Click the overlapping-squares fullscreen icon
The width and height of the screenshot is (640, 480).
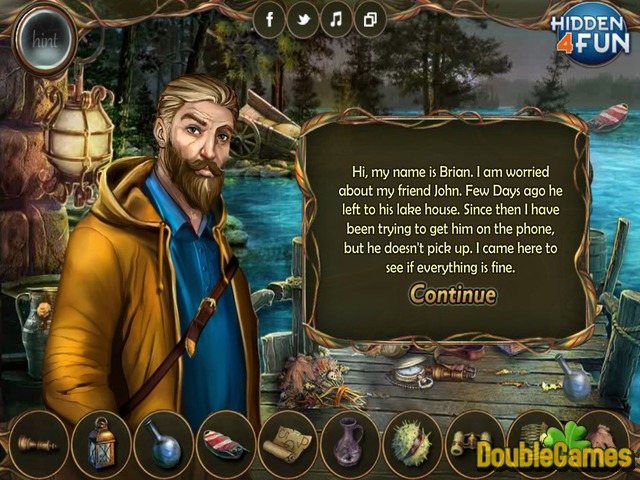(x=369, y=19)
